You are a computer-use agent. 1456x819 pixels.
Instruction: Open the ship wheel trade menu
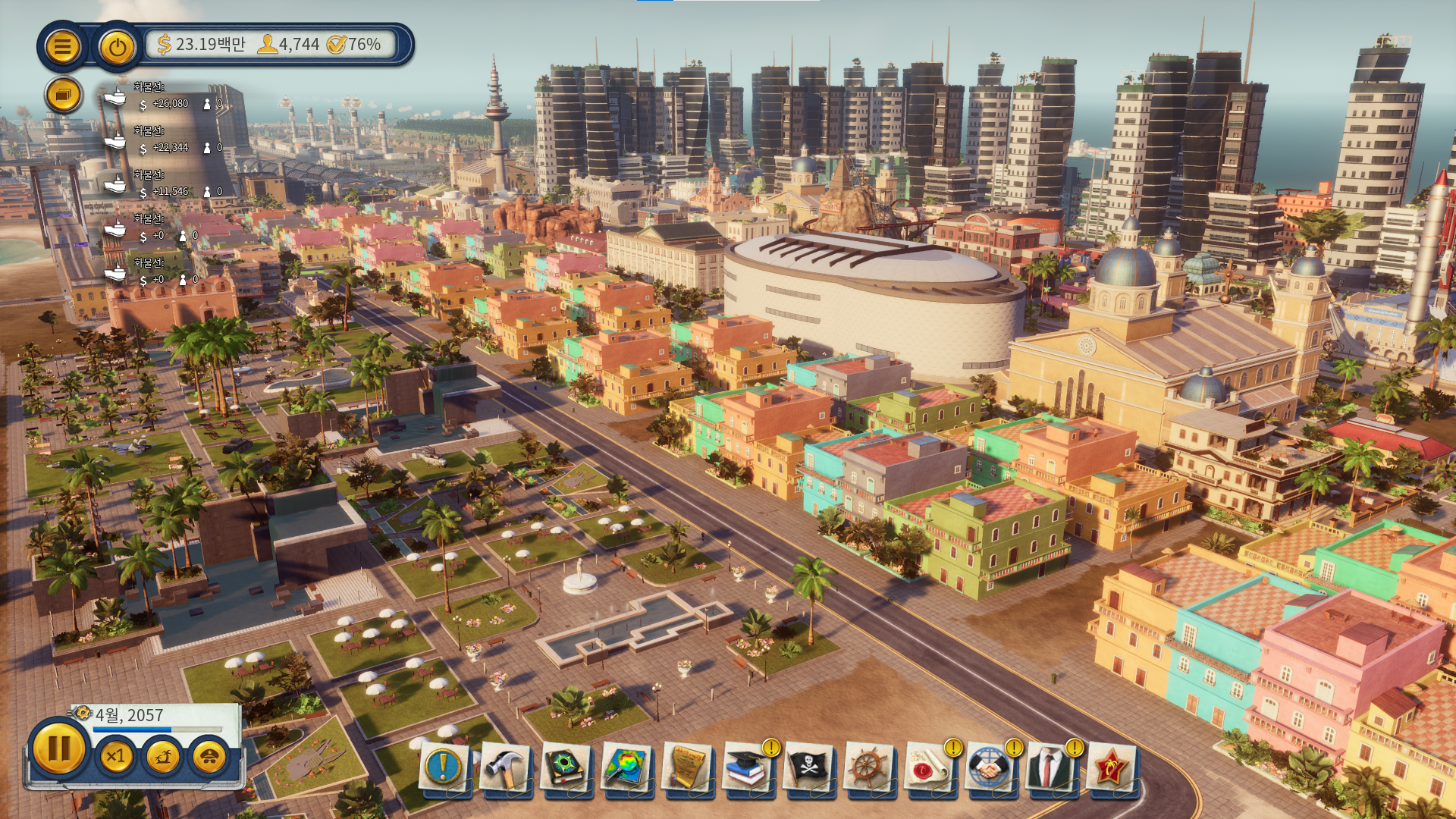tap(869, 767)
